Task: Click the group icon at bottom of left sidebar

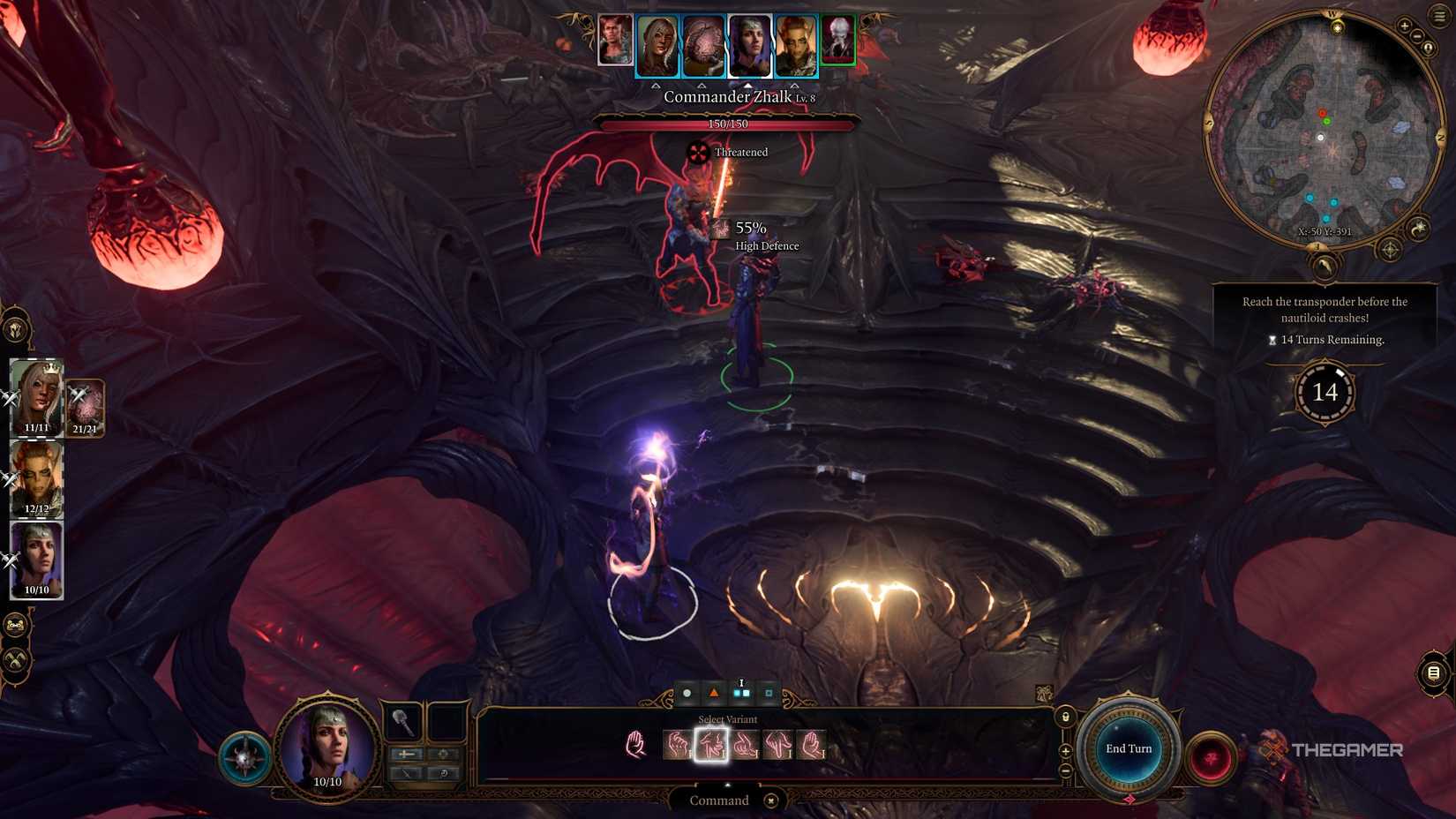Action: pyautogui.click(x=15, y=624)
